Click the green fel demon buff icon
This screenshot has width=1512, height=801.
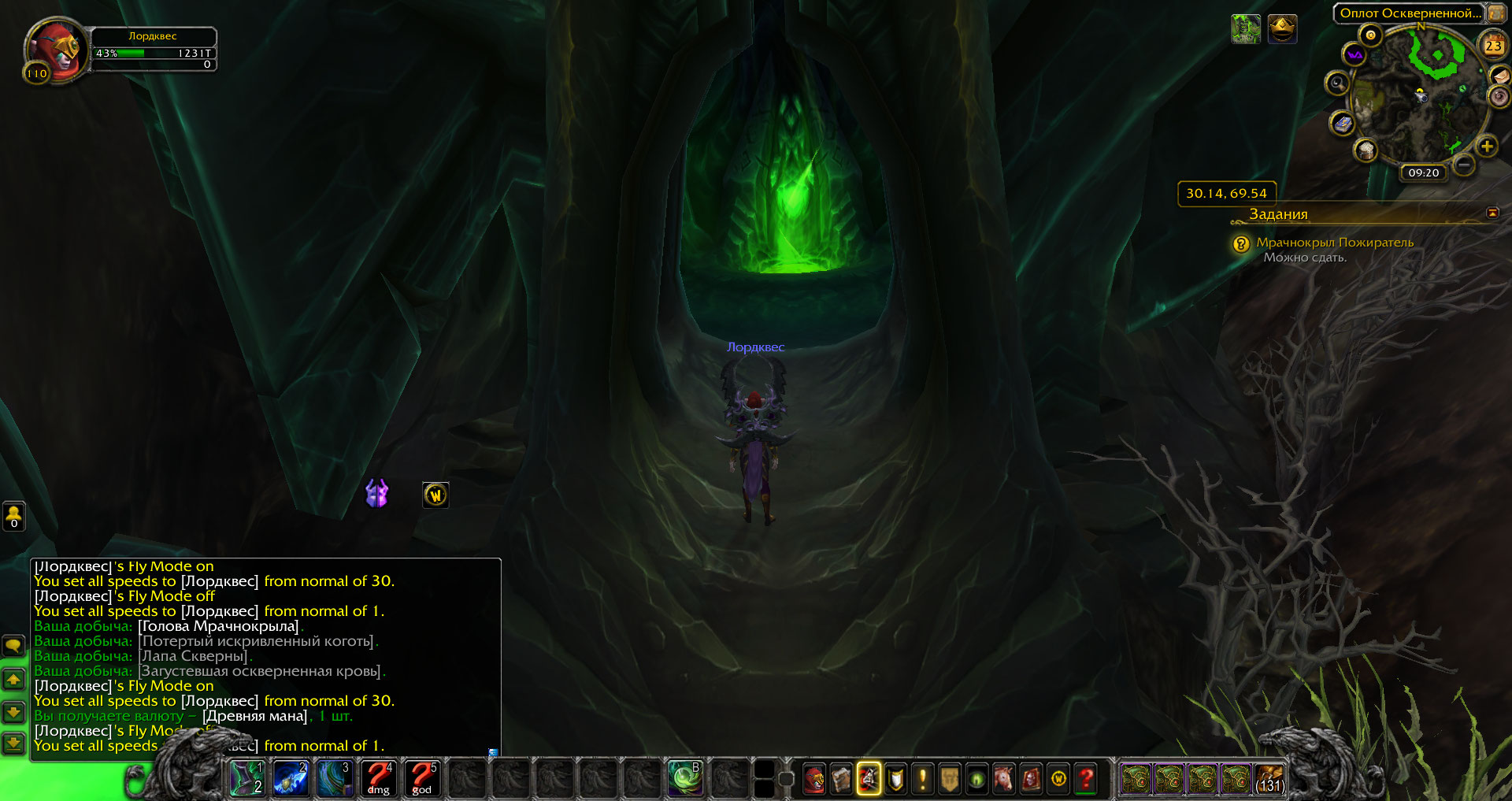point(1245,29)
